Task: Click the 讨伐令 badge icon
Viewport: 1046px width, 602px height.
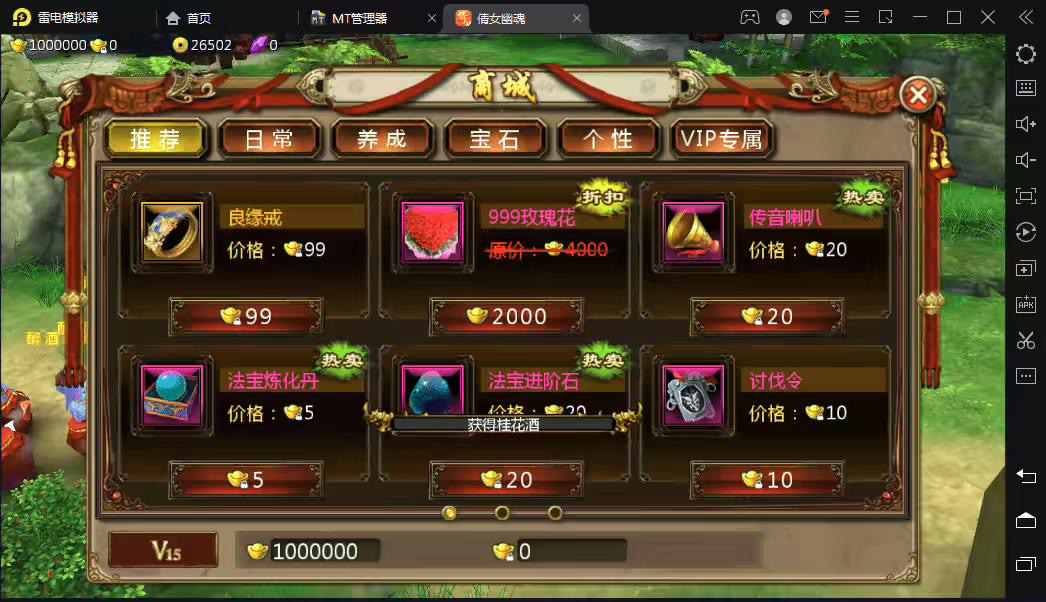Action: pyautogui.click(x=693, y=396)
